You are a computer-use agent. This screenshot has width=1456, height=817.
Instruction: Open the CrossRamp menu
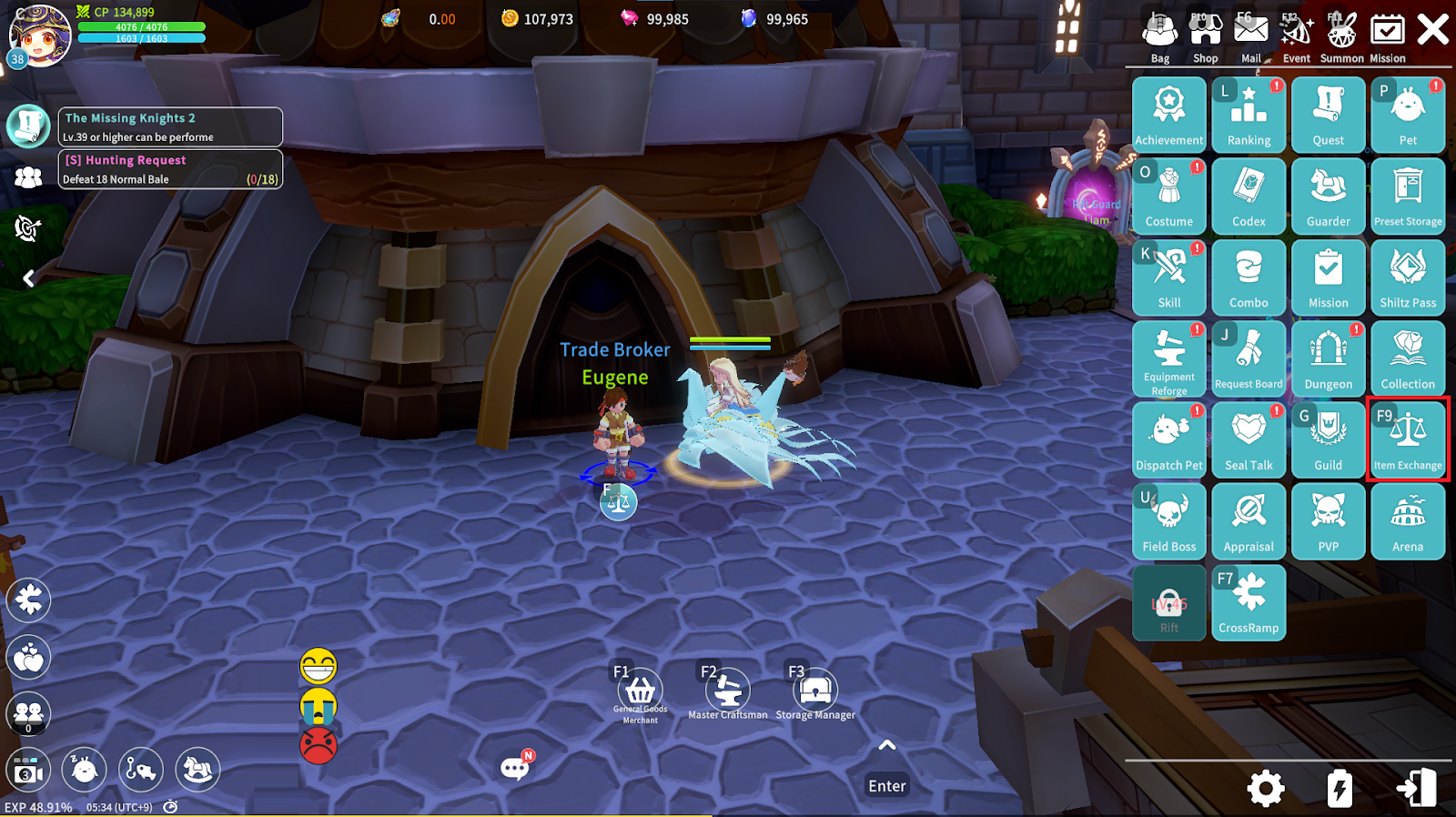(1249, 601)
